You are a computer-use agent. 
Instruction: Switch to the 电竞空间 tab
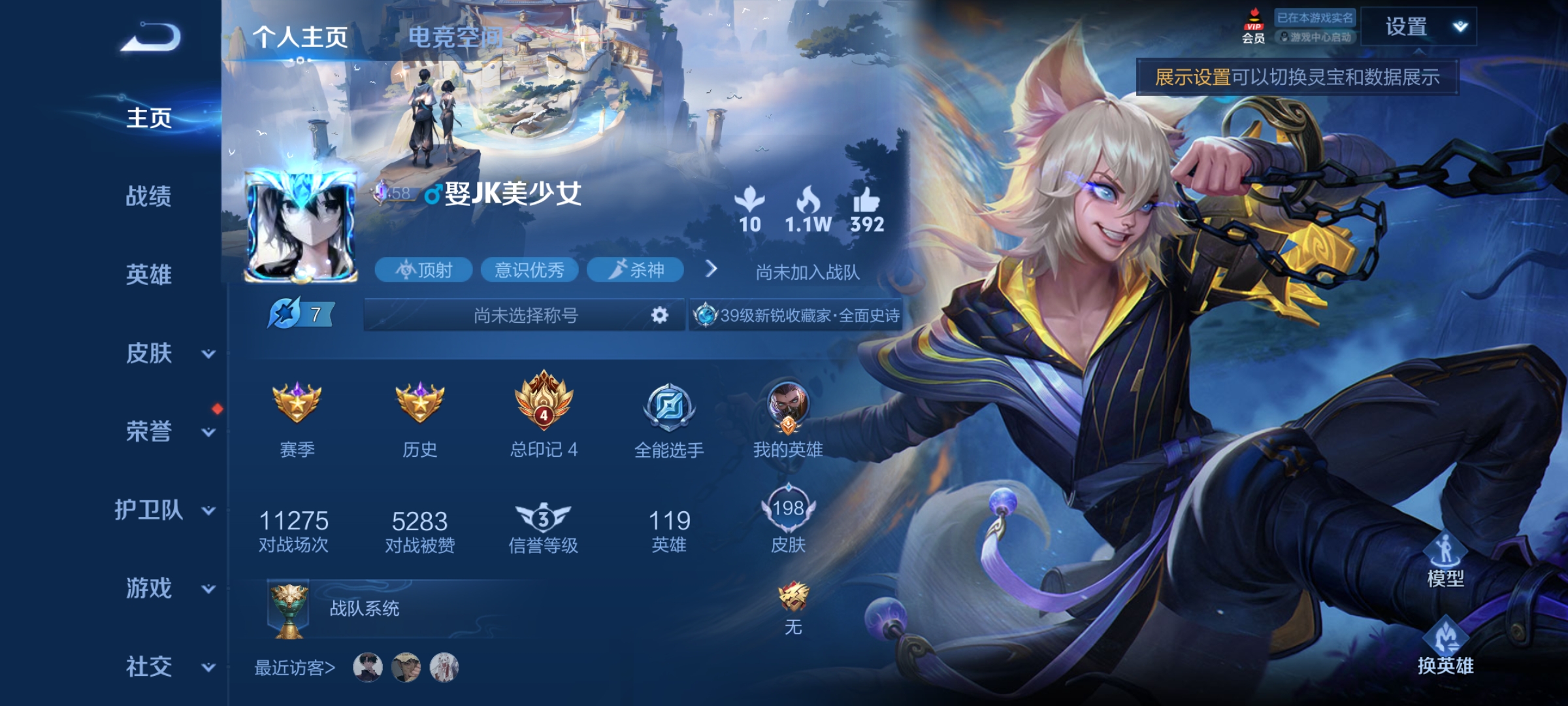456,37
